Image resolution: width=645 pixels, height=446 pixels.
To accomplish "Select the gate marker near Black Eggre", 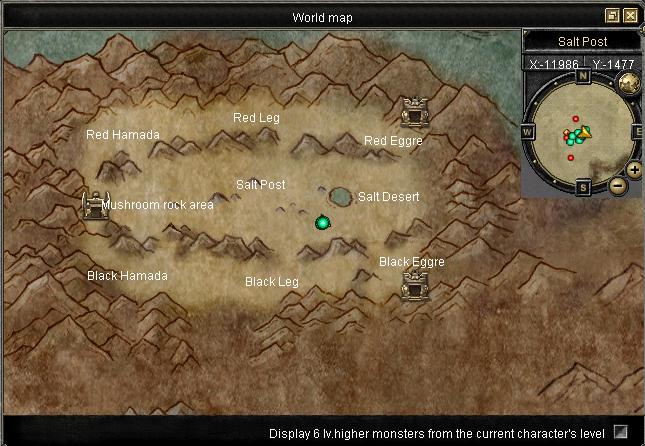I will (413, 285).
